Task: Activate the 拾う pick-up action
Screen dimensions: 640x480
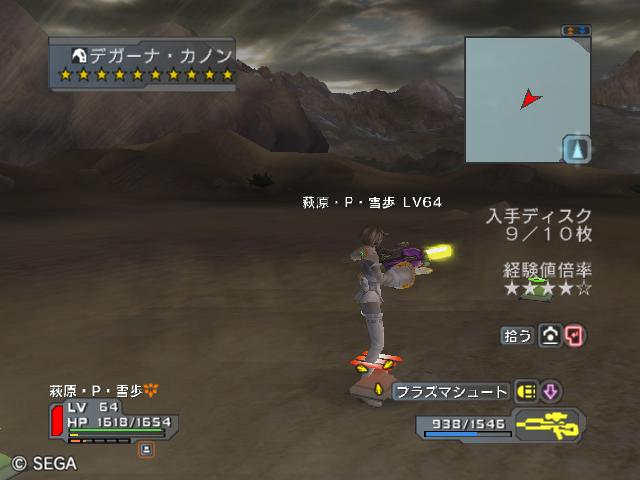Action: (x=517, y=336)
